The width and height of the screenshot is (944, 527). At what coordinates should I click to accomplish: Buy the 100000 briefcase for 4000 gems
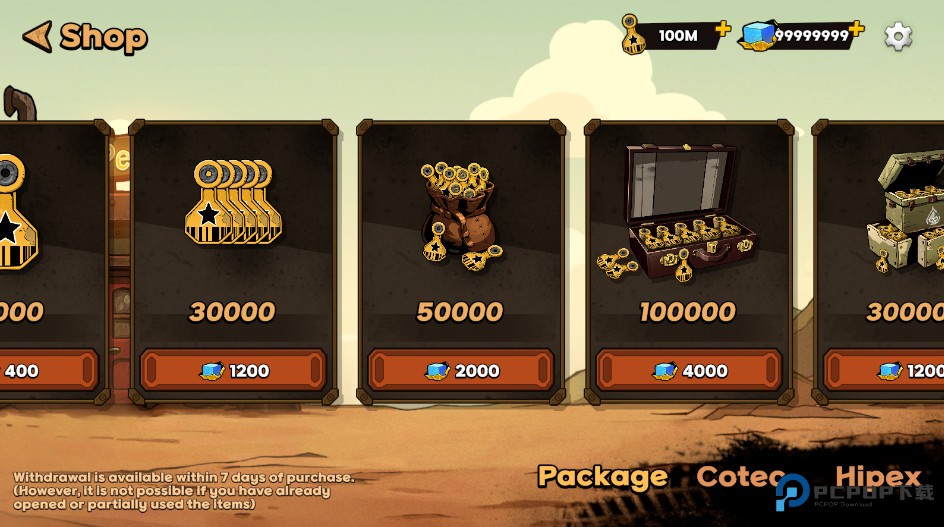click(689, 370)
